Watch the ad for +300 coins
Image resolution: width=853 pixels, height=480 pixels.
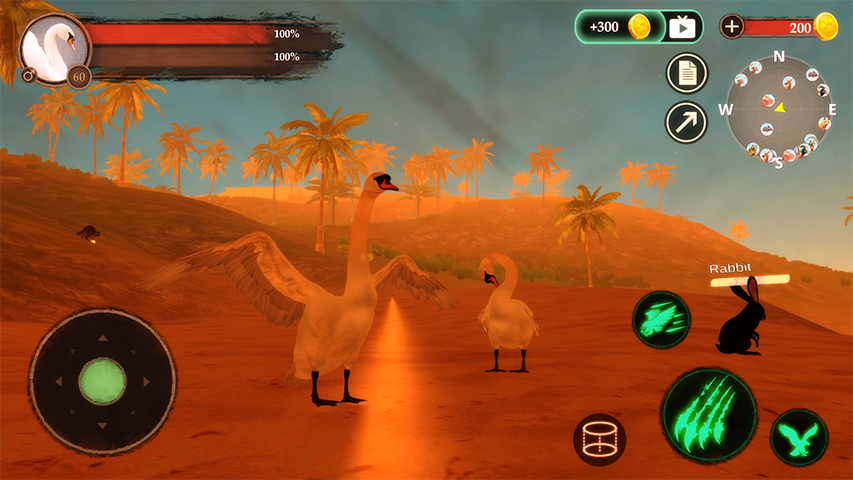(639, 27)
